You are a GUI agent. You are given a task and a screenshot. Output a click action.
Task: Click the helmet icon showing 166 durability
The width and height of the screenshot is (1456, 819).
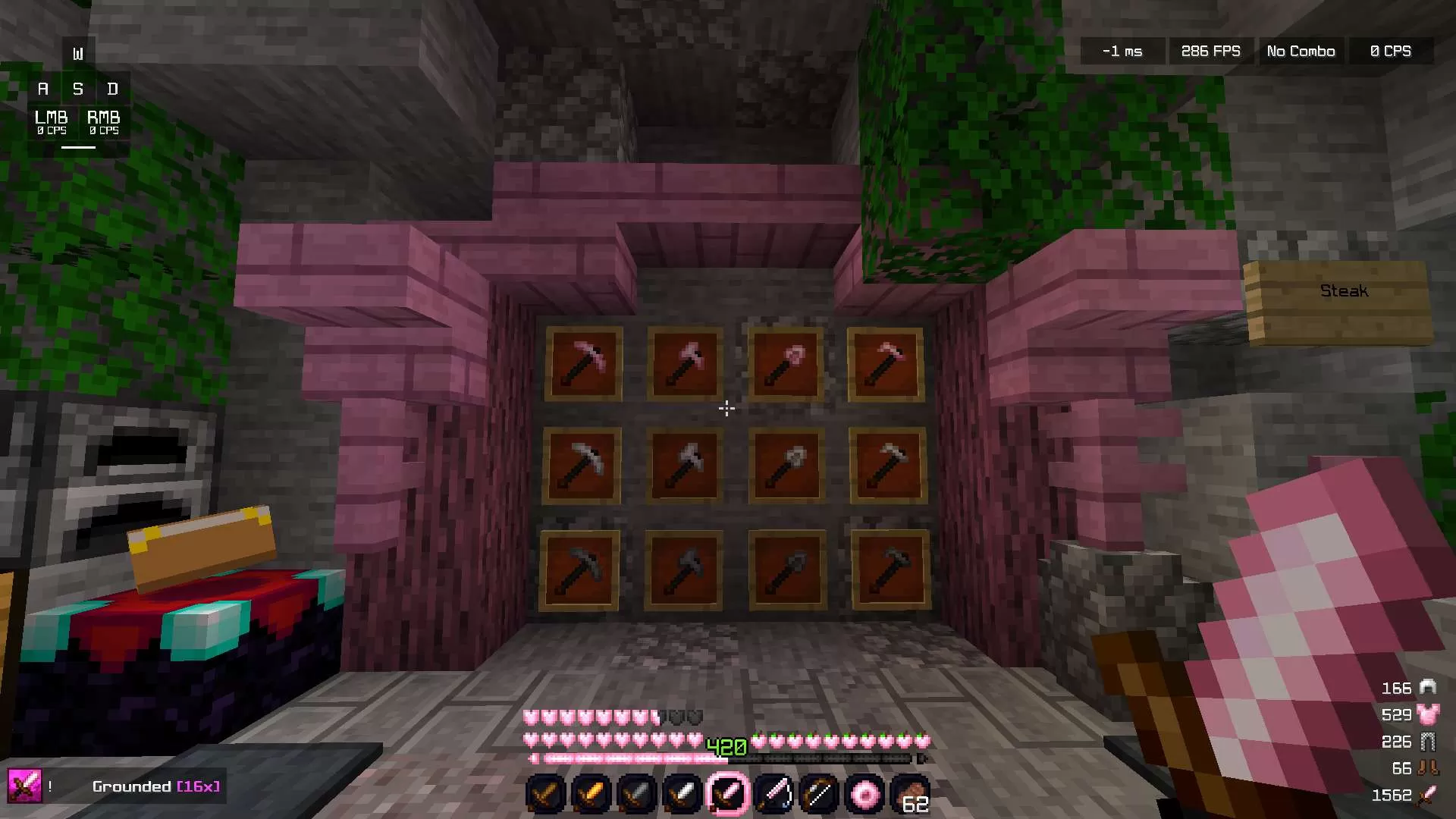coord(1429,688)
